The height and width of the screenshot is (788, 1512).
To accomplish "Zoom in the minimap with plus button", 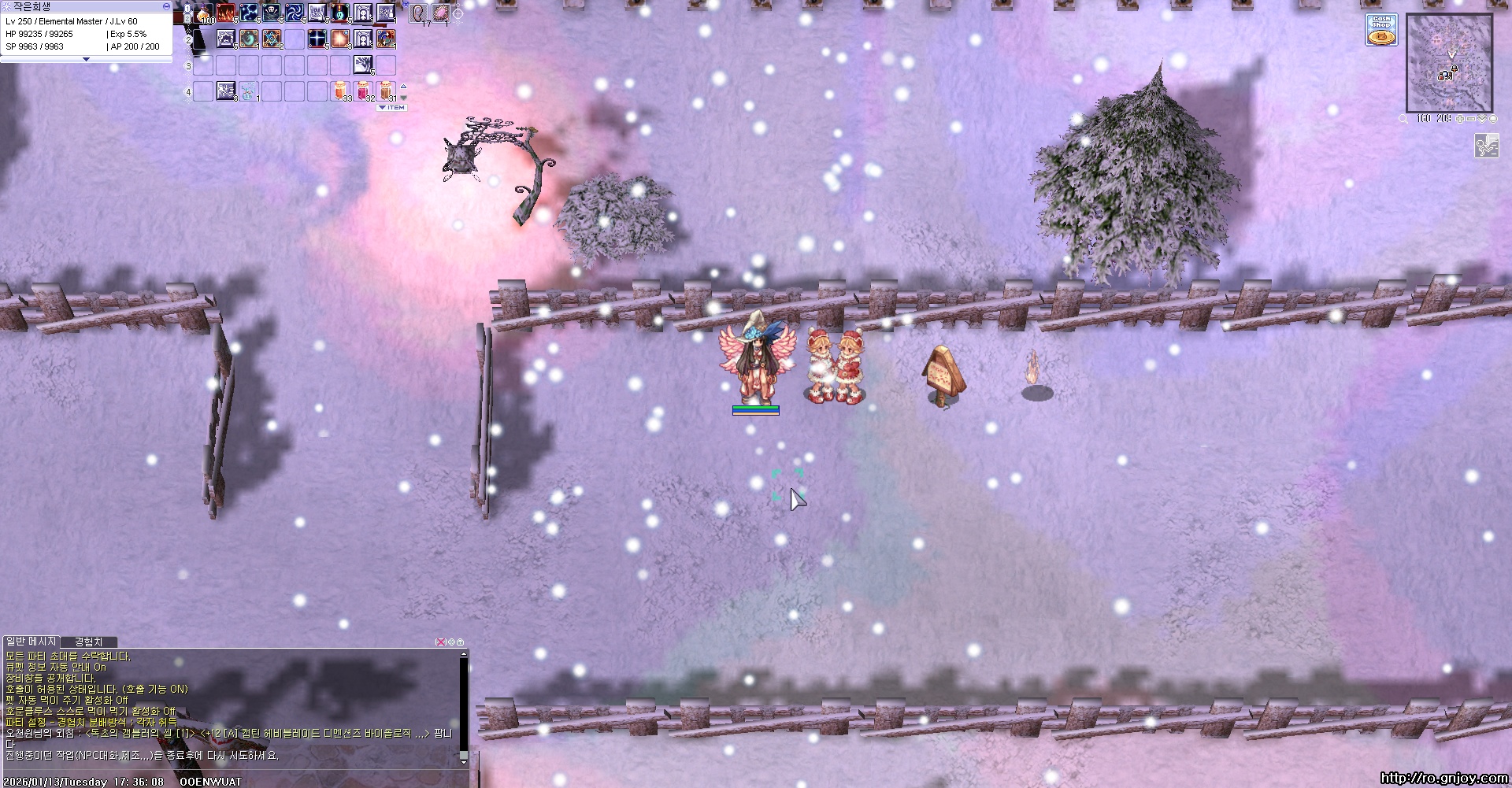I will [1461, 119].
